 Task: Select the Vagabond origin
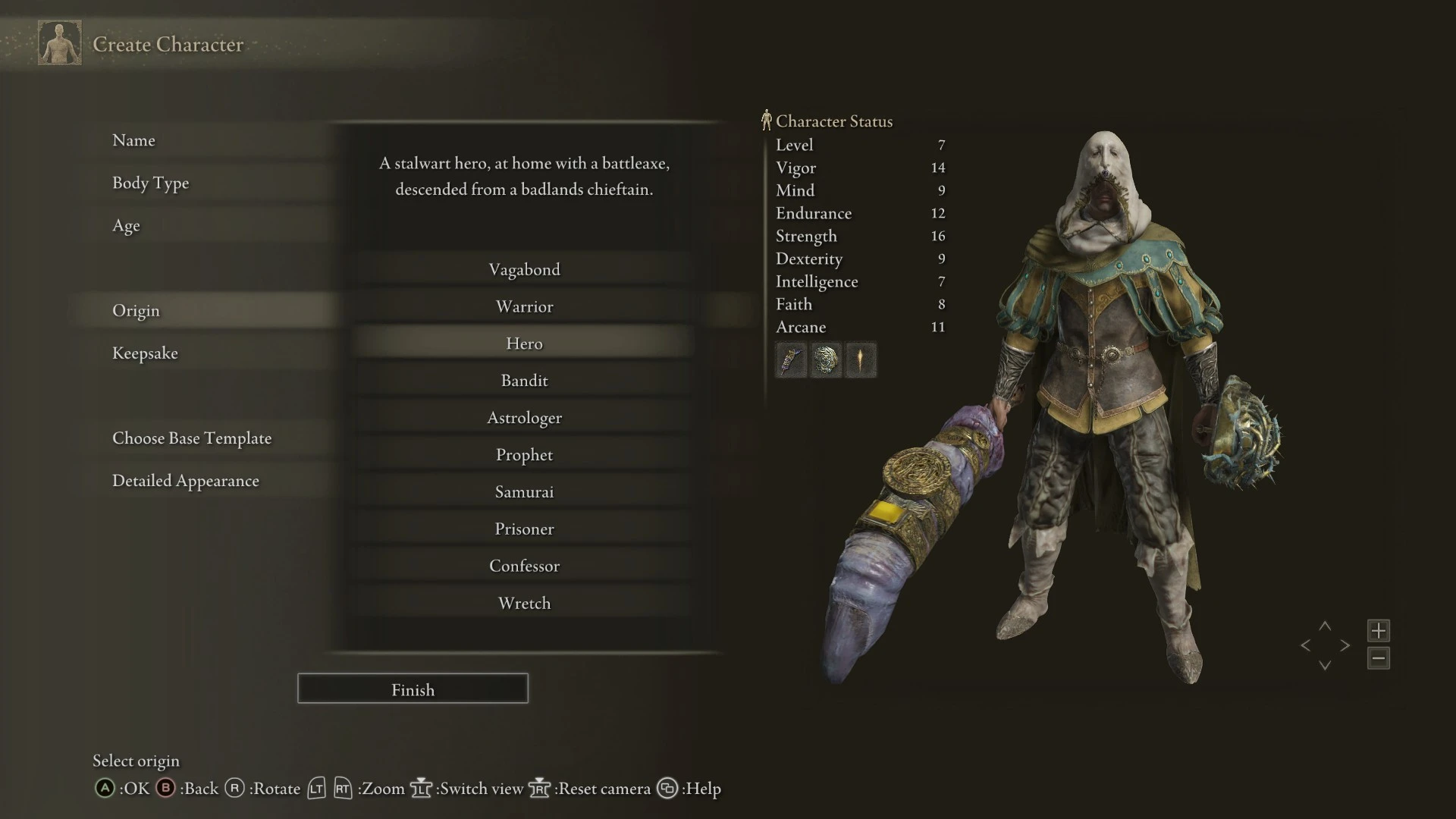[524, 269]
